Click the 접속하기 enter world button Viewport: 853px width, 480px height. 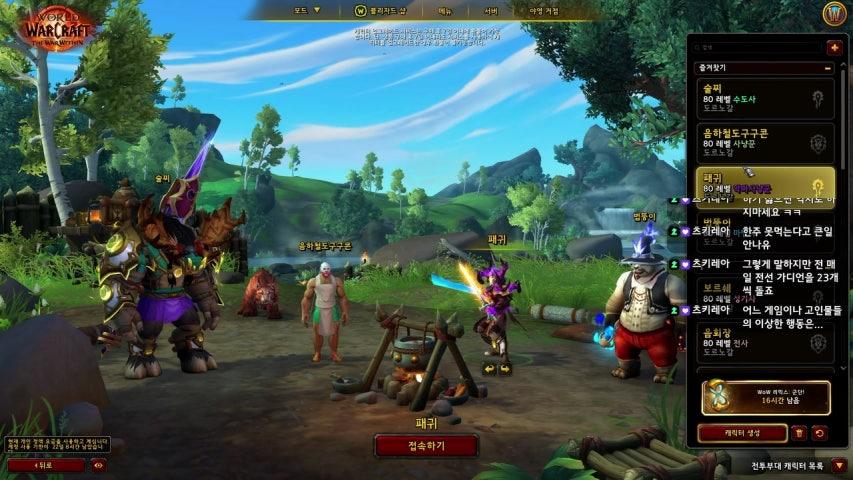[x=426, y=445]
